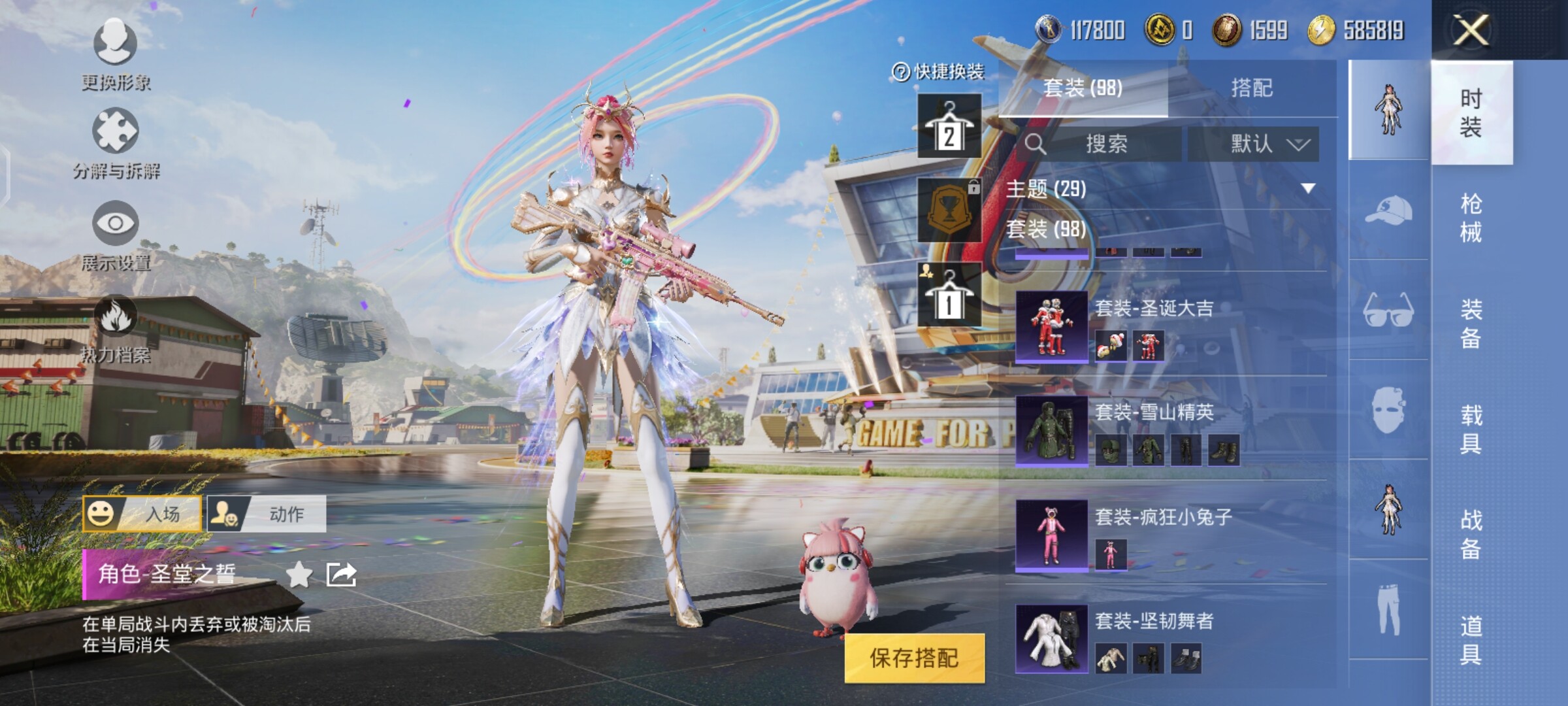Viewport: 1568px width, 706px height.
Task: Switch to the 搭配 loadout tab
Action: point(1251,88)
